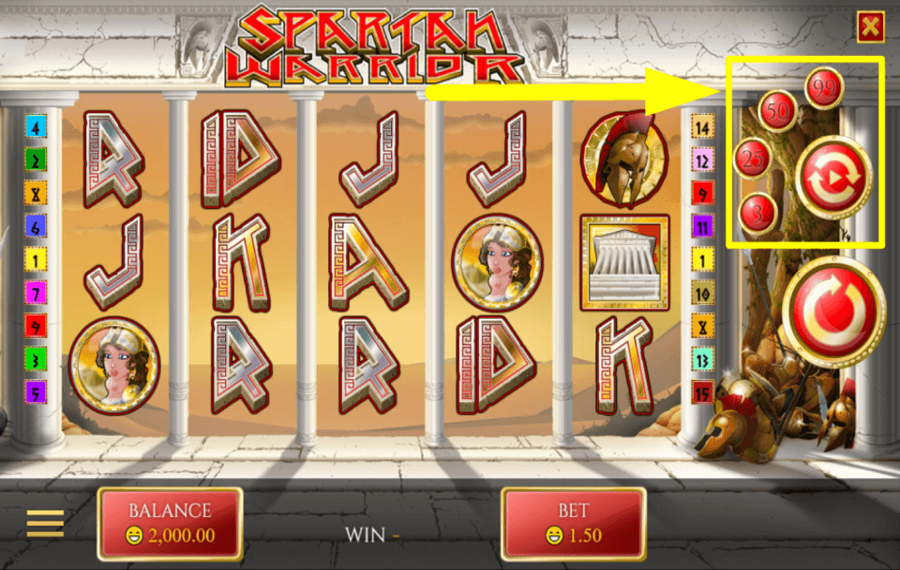900x570 pixels.
Task: Pick 3 autoplay spins
Action: click(x=757, y=213)
